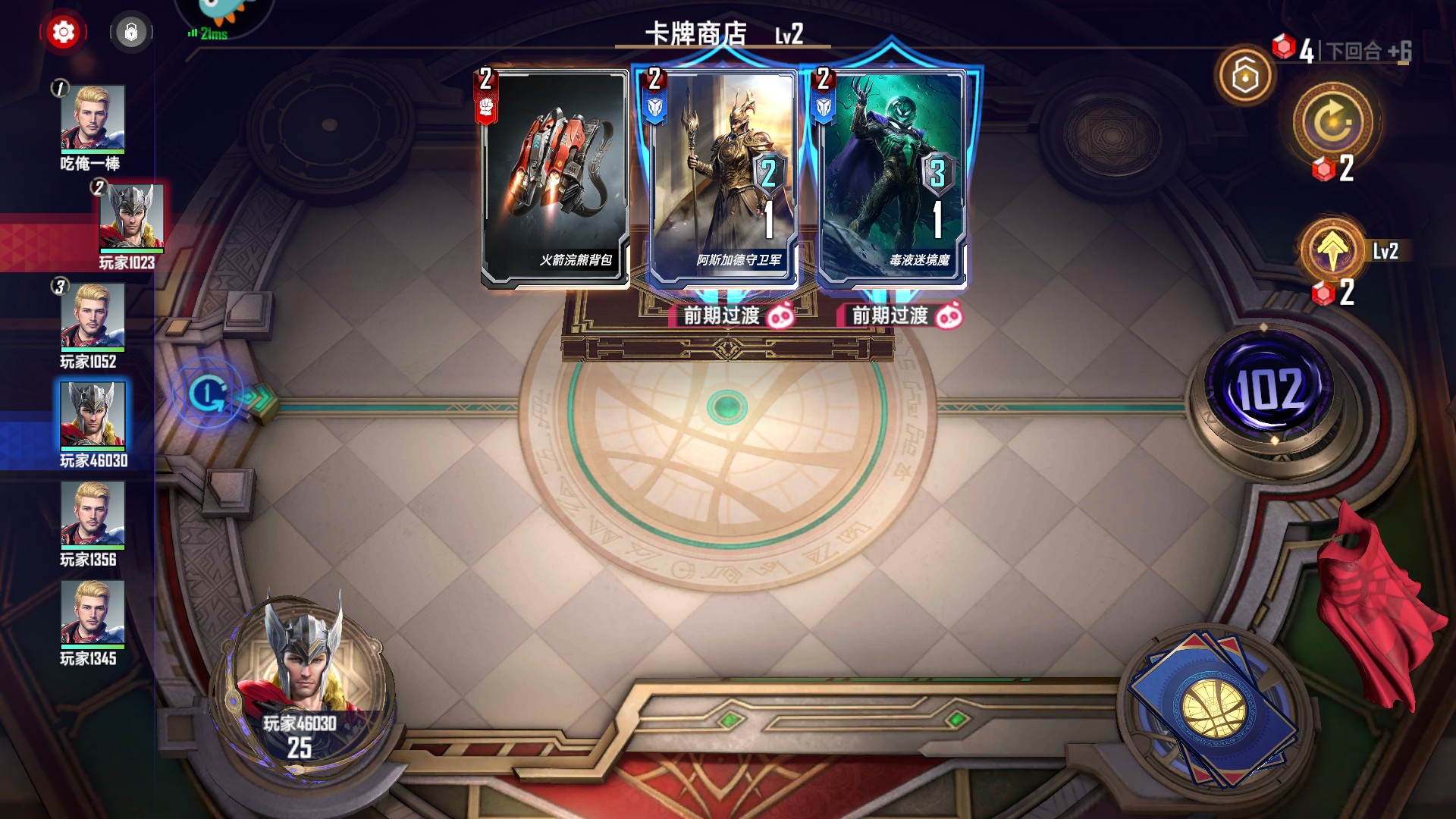This screenshot has height=819, width=1456.
Task: Buy the 火箭浣熊背包 card
Action: click(555, 179)
